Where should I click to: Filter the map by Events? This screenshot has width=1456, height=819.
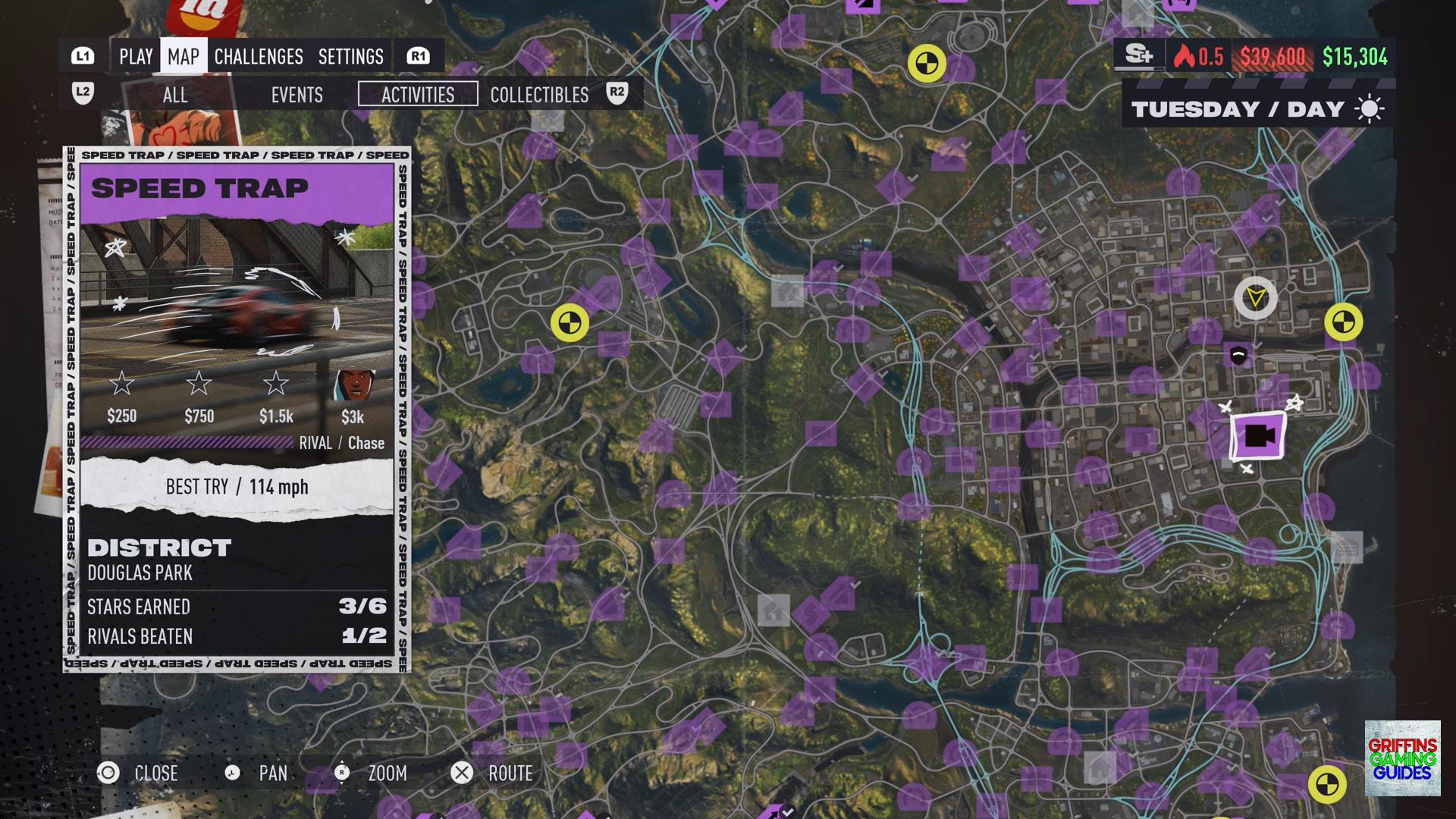[x=297, y=95]
